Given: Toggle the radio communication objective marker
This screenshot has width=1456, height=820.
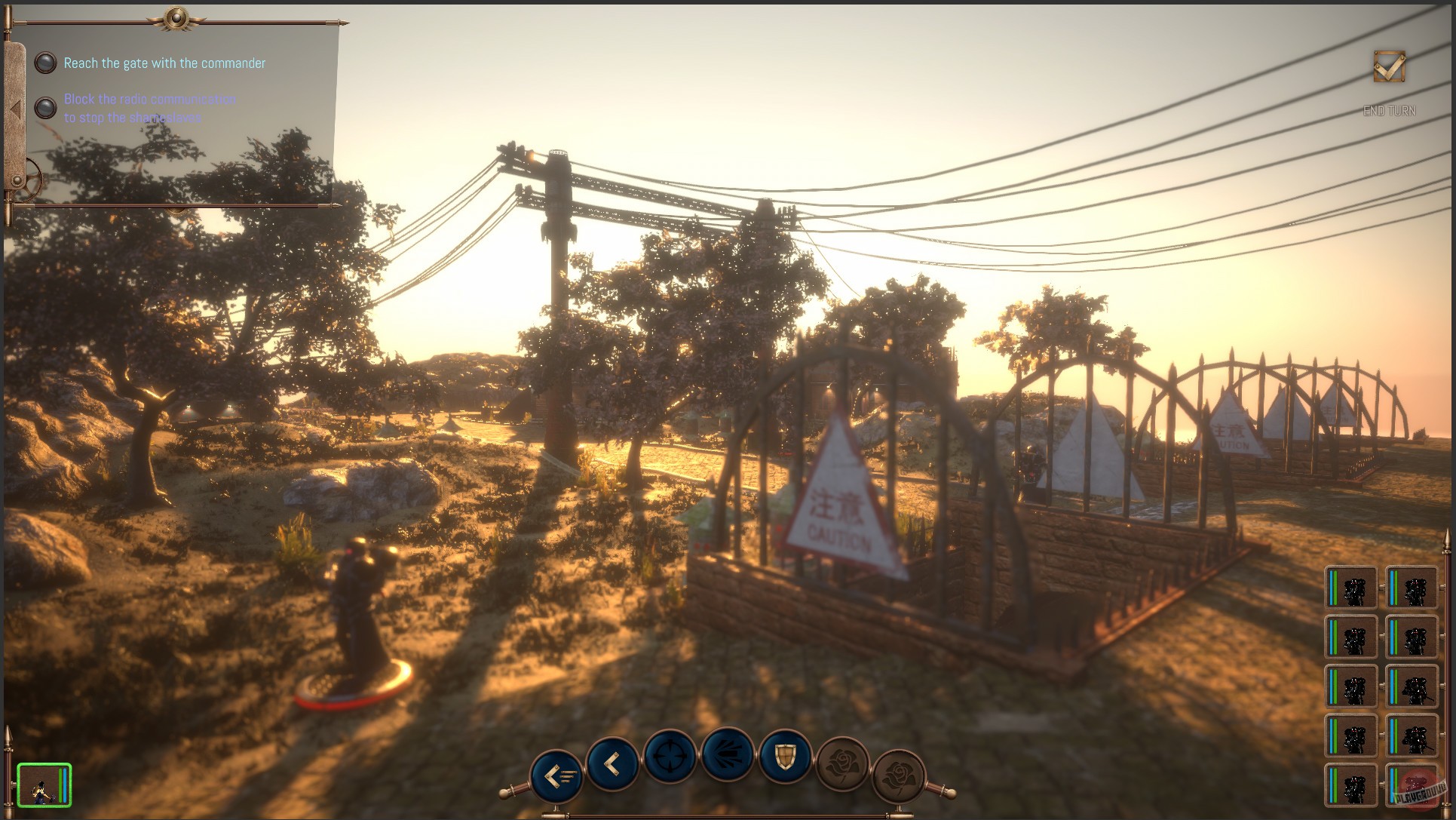Looking at the screenshot, I should click(x=45, y=108).
